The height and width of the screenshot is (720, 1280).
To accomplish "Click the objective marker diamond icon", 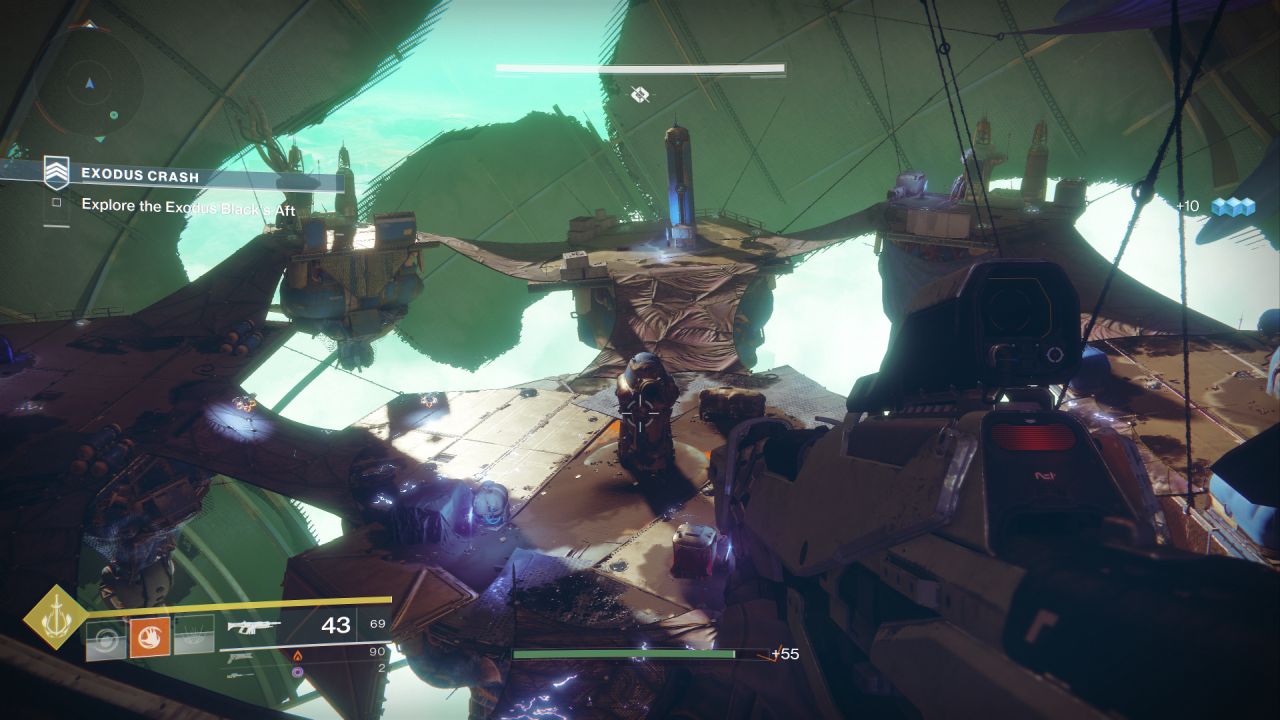I will click(x=641, y=94).
